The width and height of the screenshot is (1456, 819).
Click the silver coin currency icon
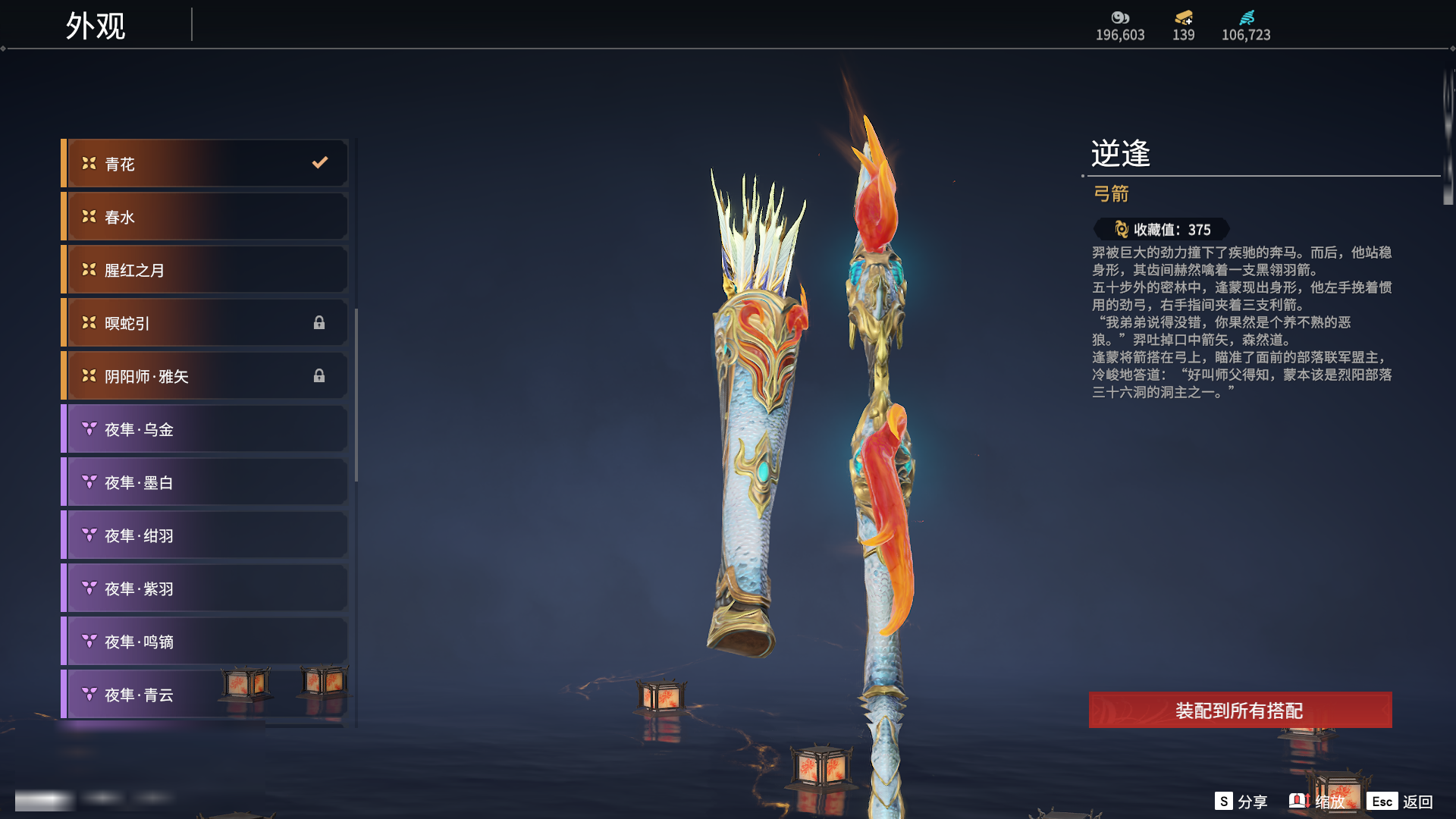pyautogui.click(x=1120, y=17)
